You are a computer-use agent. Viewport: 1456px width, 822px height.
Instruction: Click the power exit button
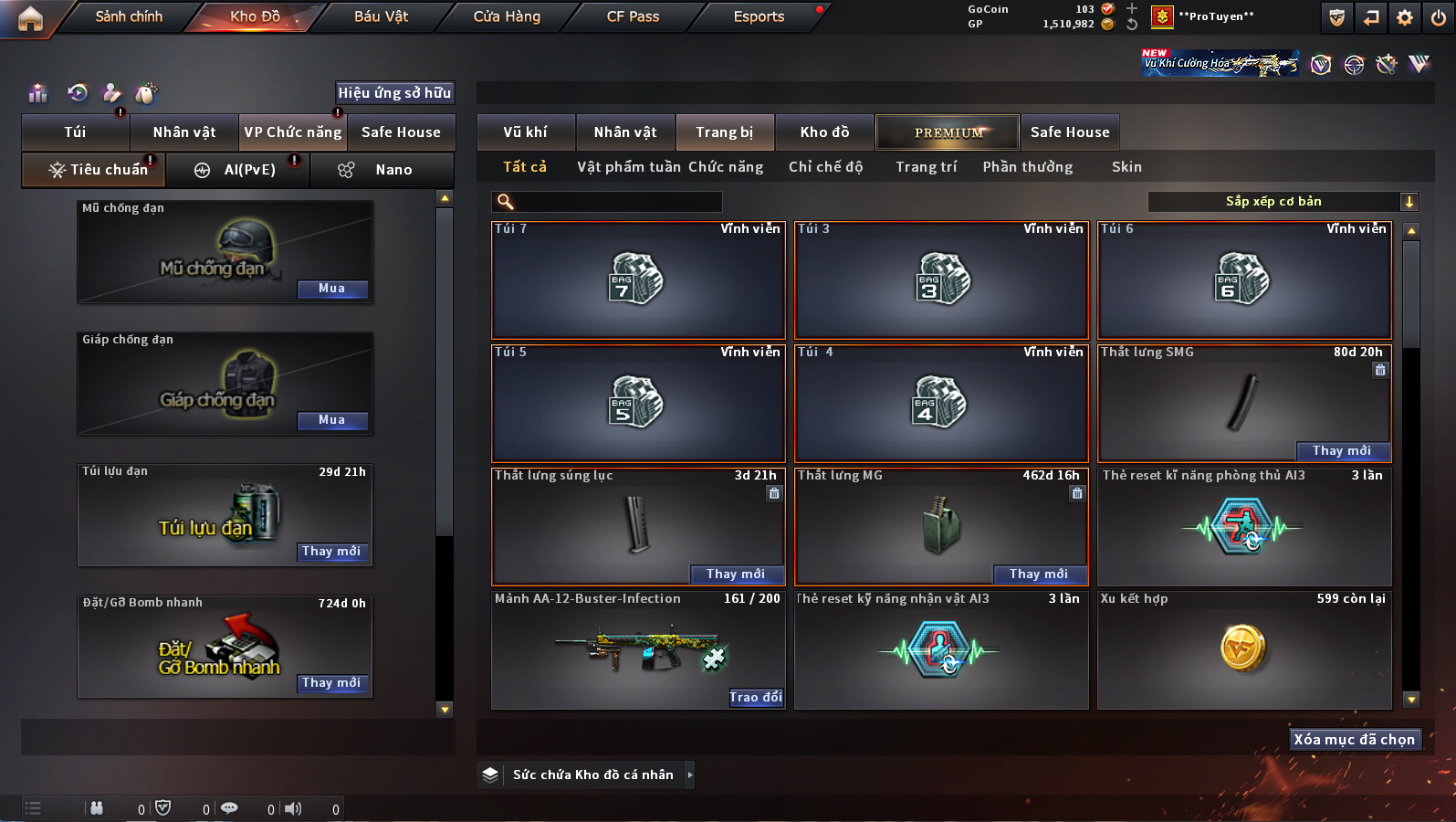(1439, 17)
